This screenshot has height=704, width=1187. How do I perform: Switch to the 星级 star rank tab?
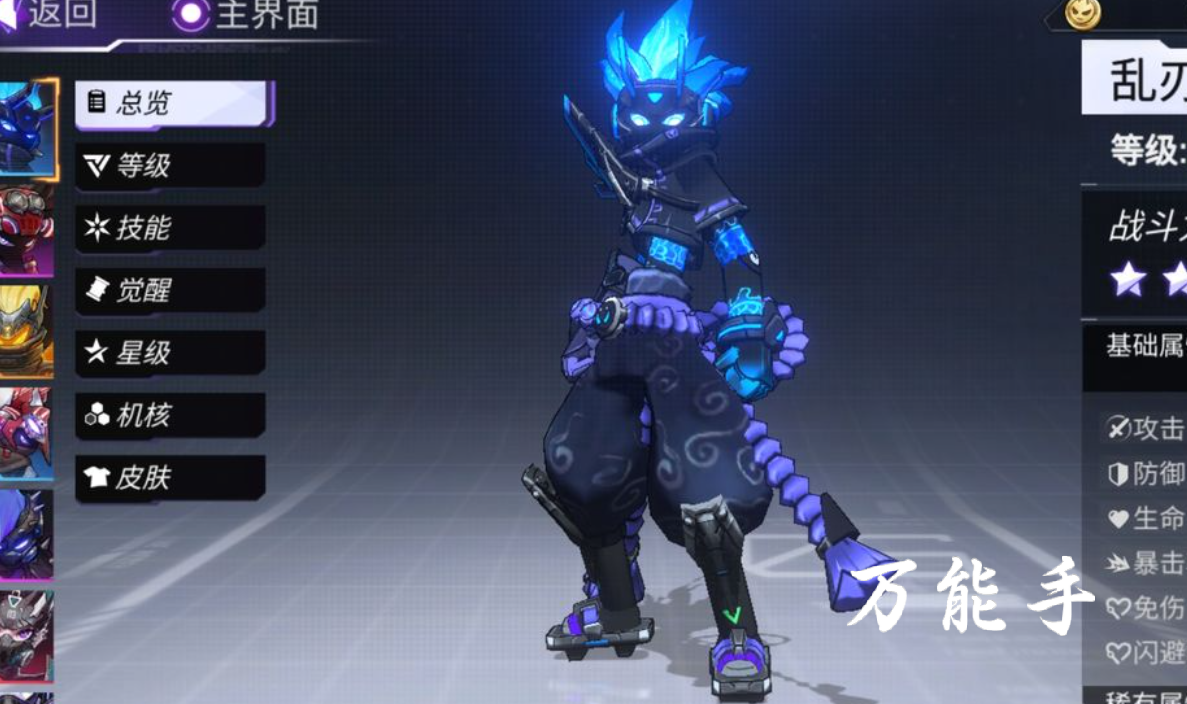coord(170,353)
